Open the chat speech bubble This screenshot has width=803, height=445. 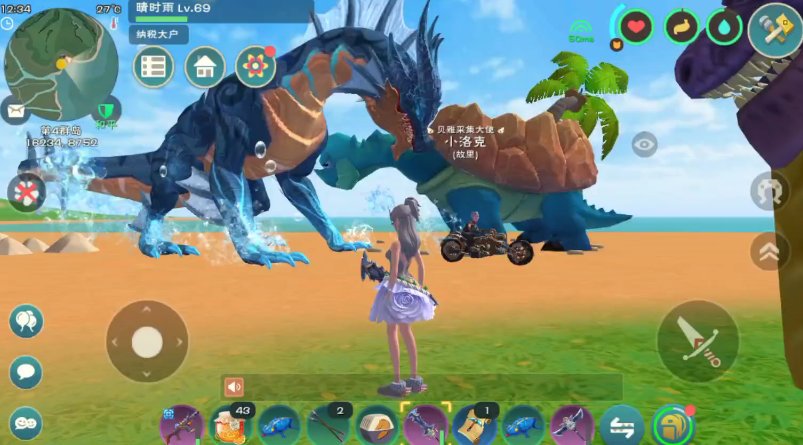pos(26,371)
